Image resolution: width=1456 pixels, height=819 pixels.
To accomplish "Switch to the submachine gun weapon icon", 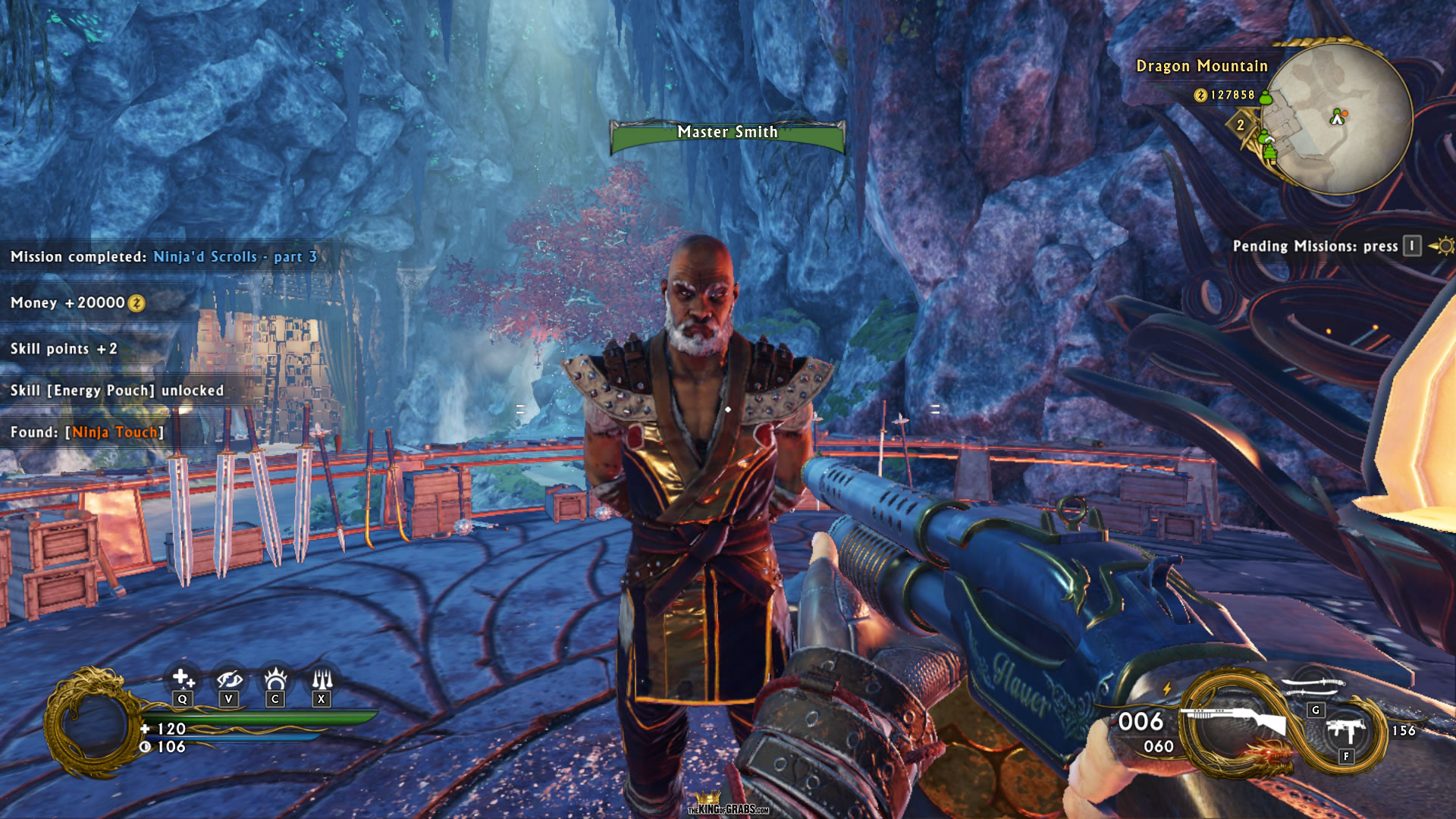I will 1348,730.
